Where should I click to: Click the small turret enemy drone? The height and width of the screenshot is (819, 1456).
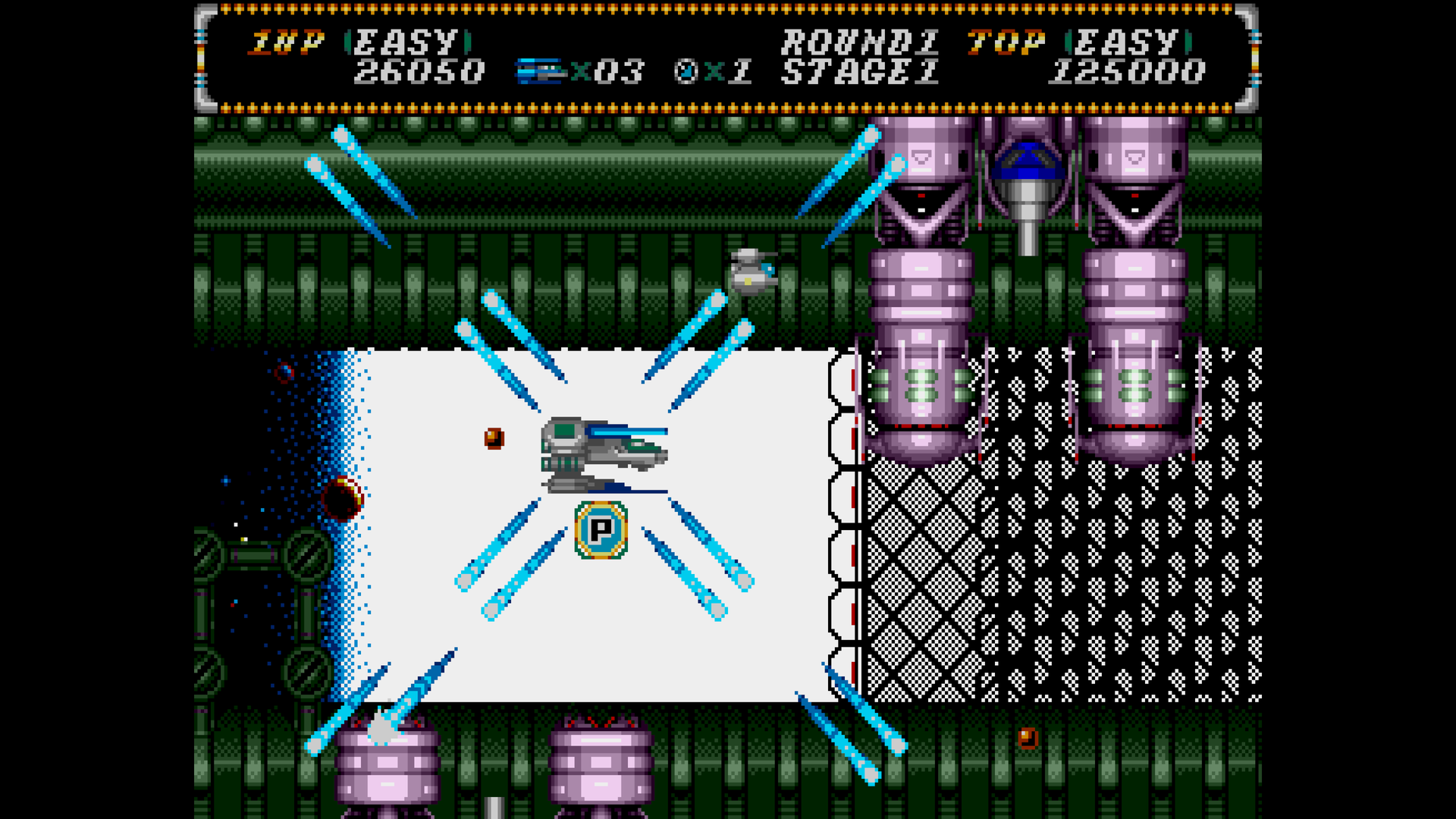[751, 271]
